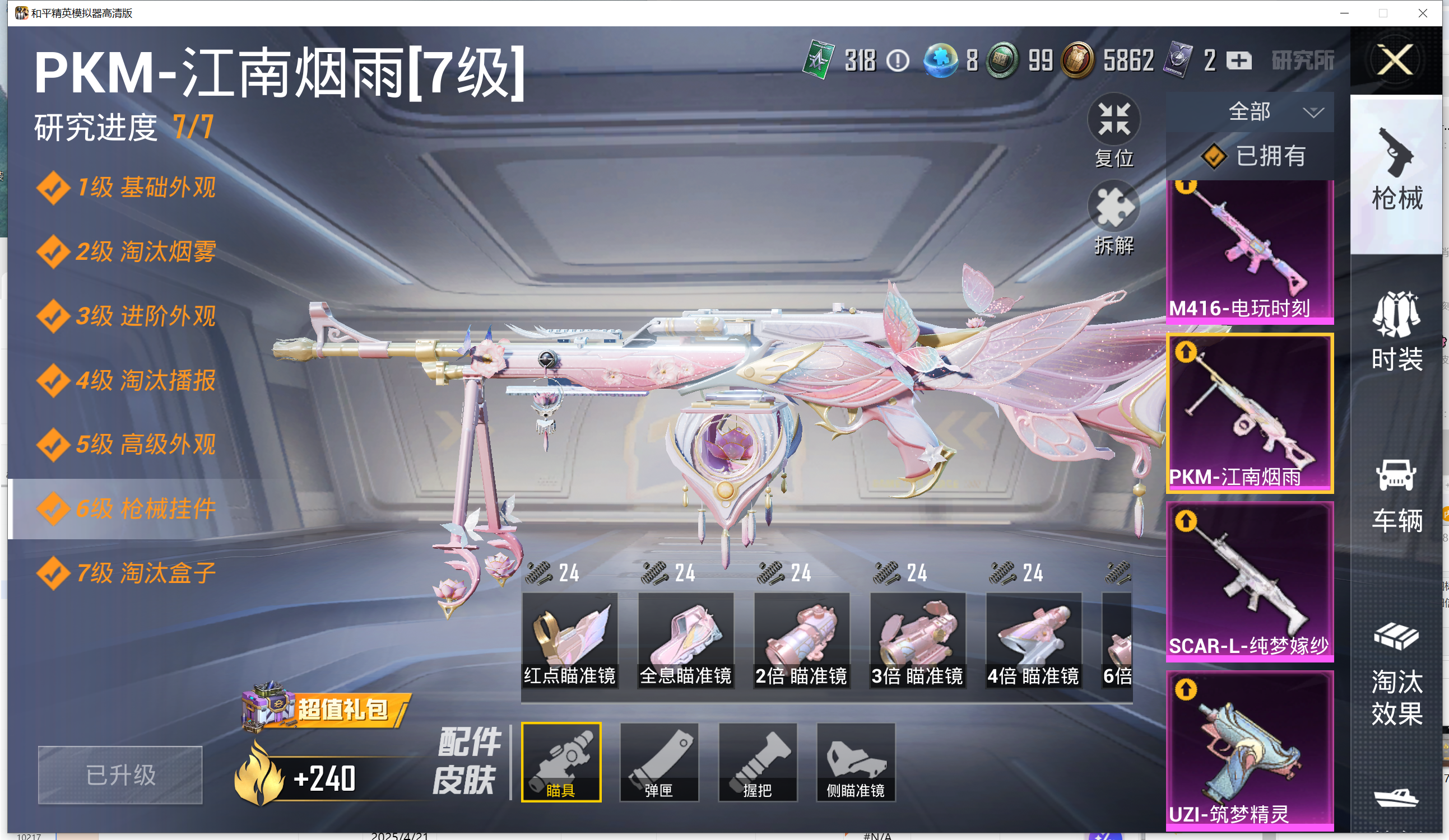
Task: Close the weapon lab with the X button
Action: point(1396,60)
